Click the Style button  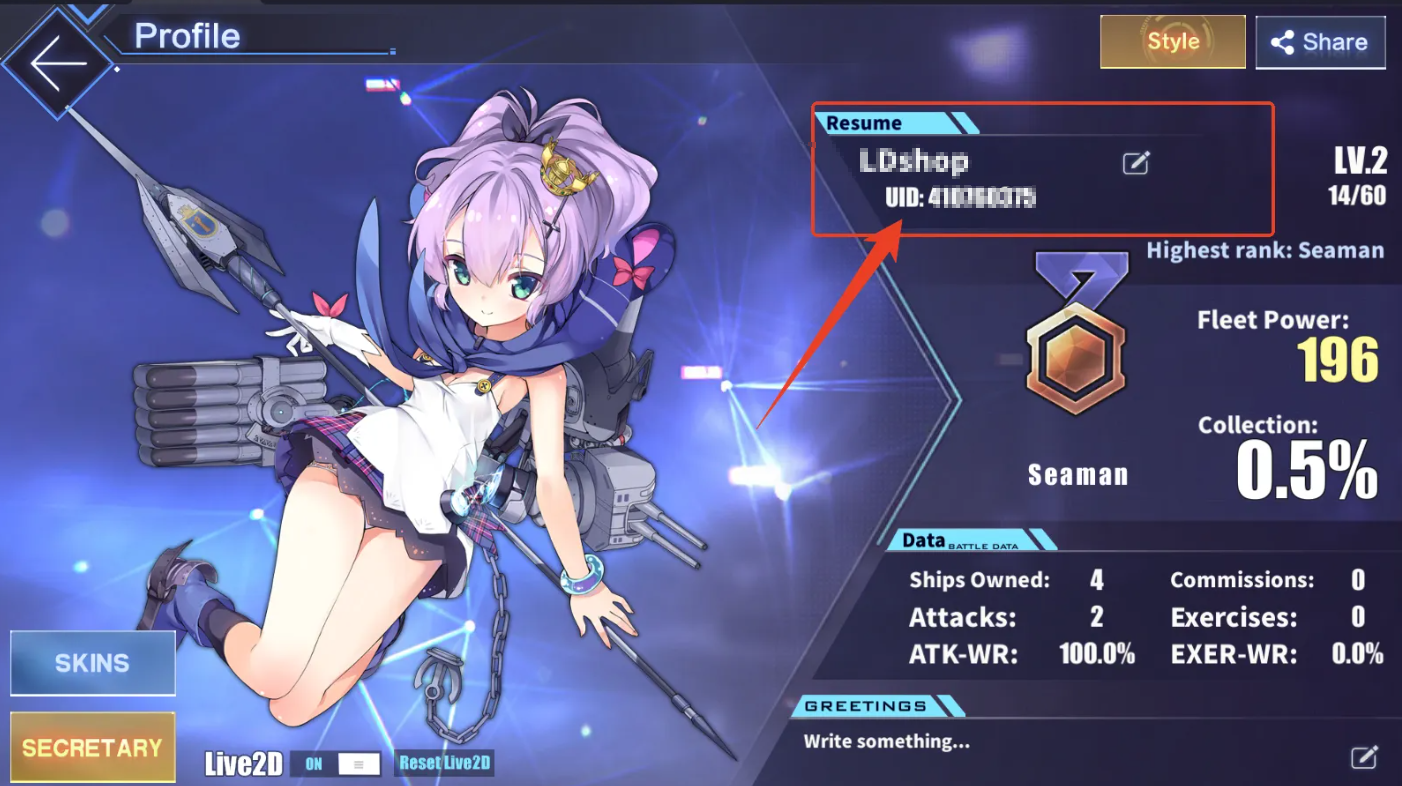pos(1172,42)
